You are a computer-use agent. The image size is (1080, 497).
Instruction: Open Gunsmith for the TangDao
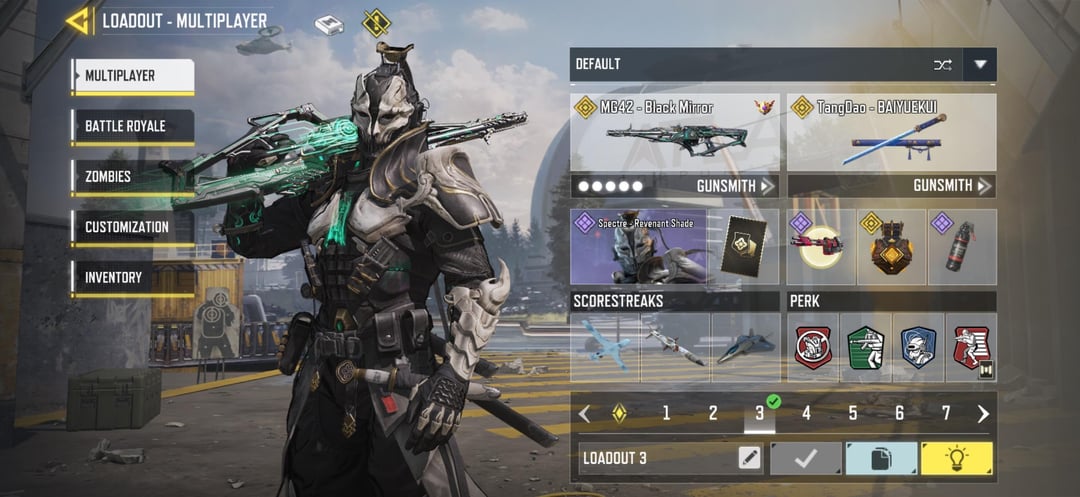[x=952, y=186]
